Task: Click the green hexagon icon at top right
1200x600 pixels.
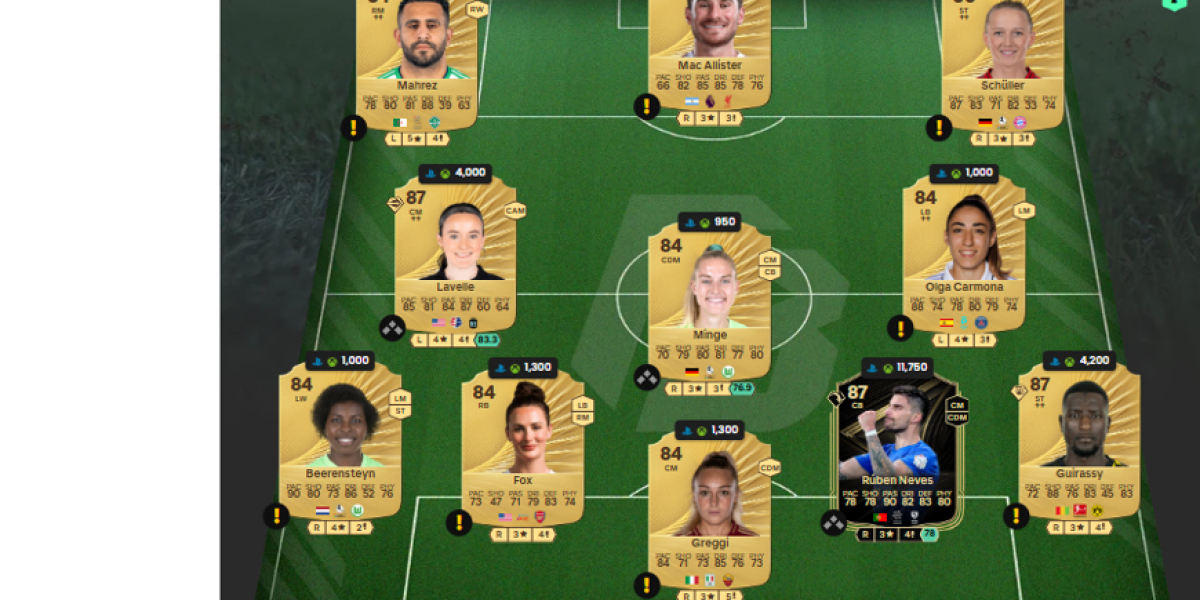Action: pyautogui.click(x=1173, y=3)
